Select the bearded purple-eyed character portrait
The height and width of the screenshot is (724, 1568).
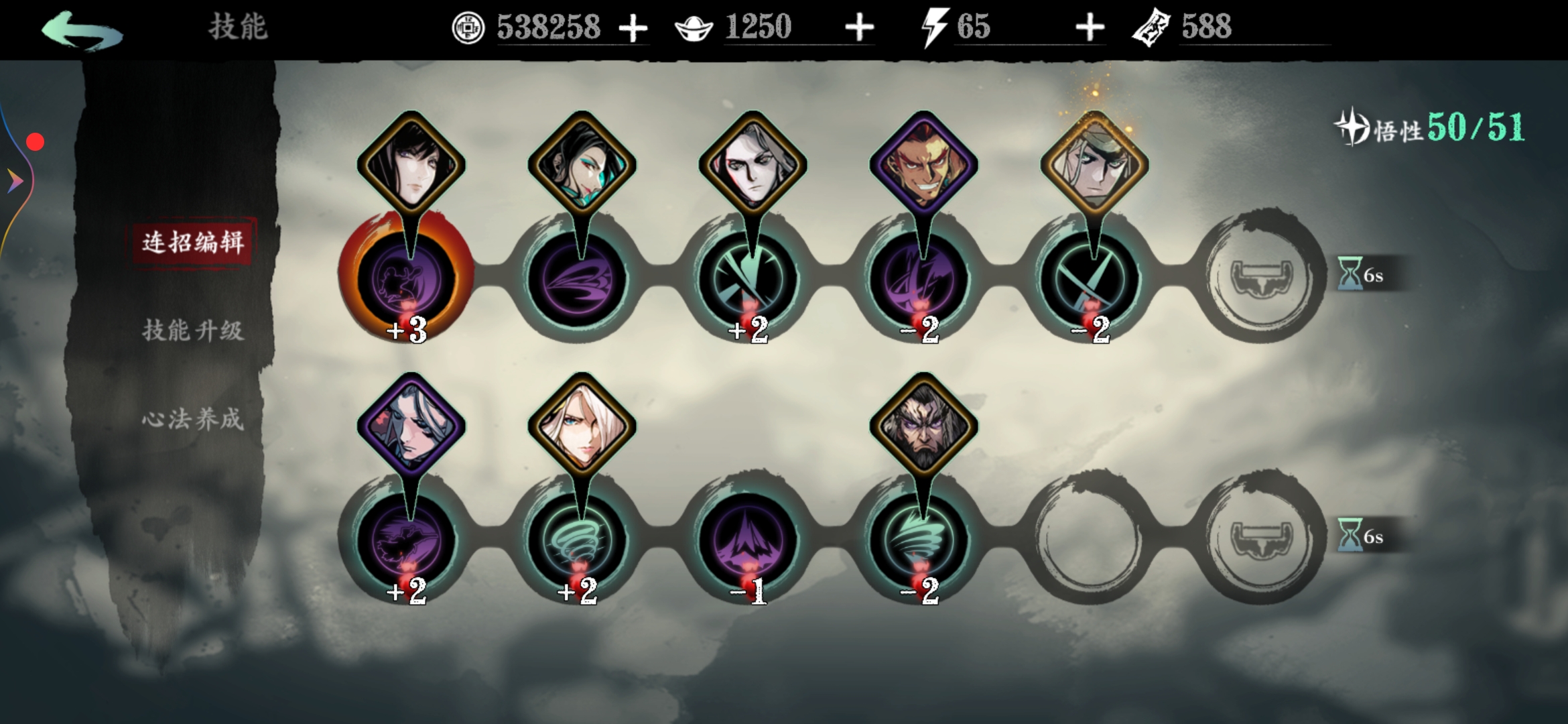(923, 426)
